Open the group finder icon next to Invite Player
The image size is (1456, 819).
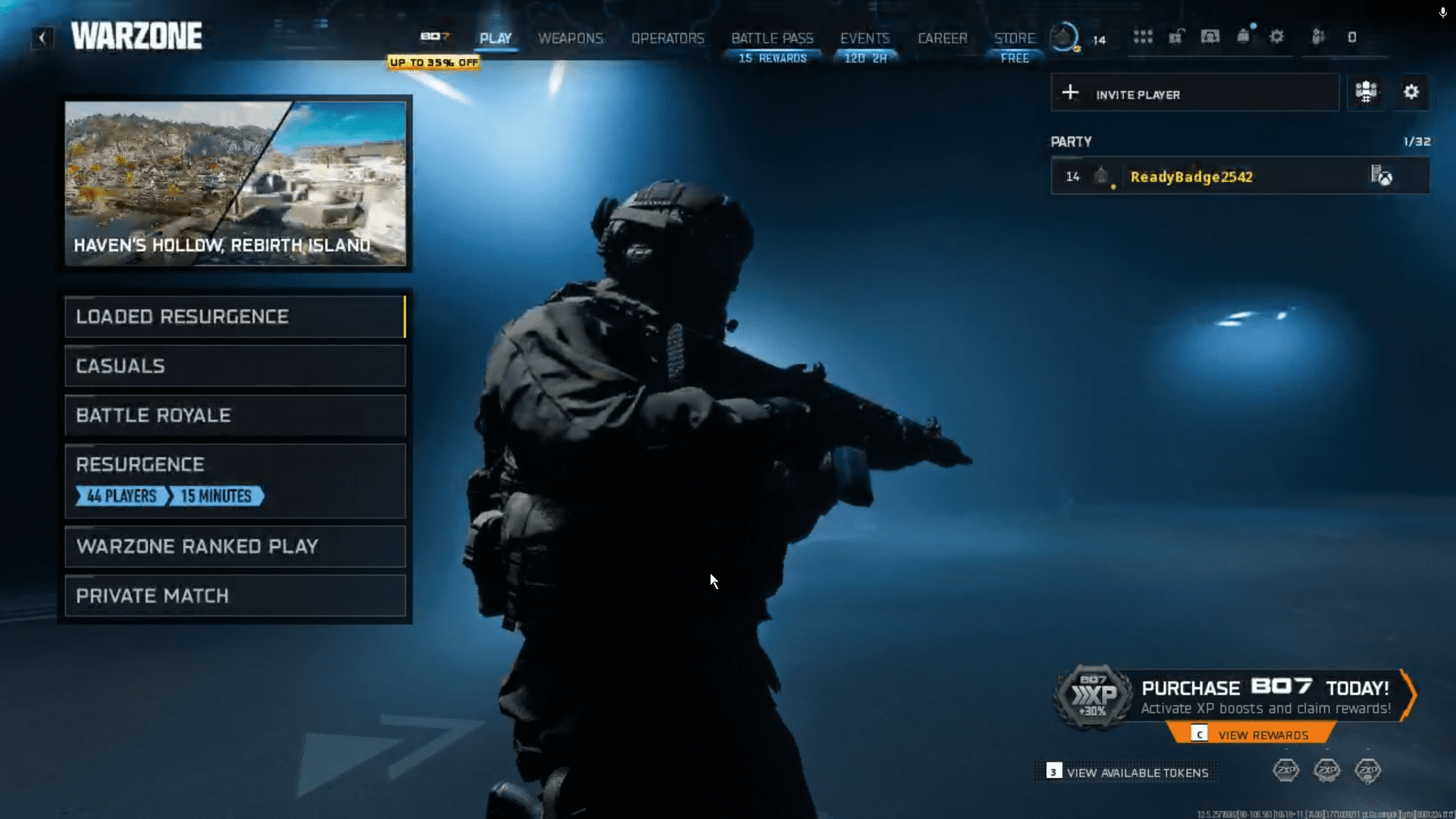(1365, 92)
